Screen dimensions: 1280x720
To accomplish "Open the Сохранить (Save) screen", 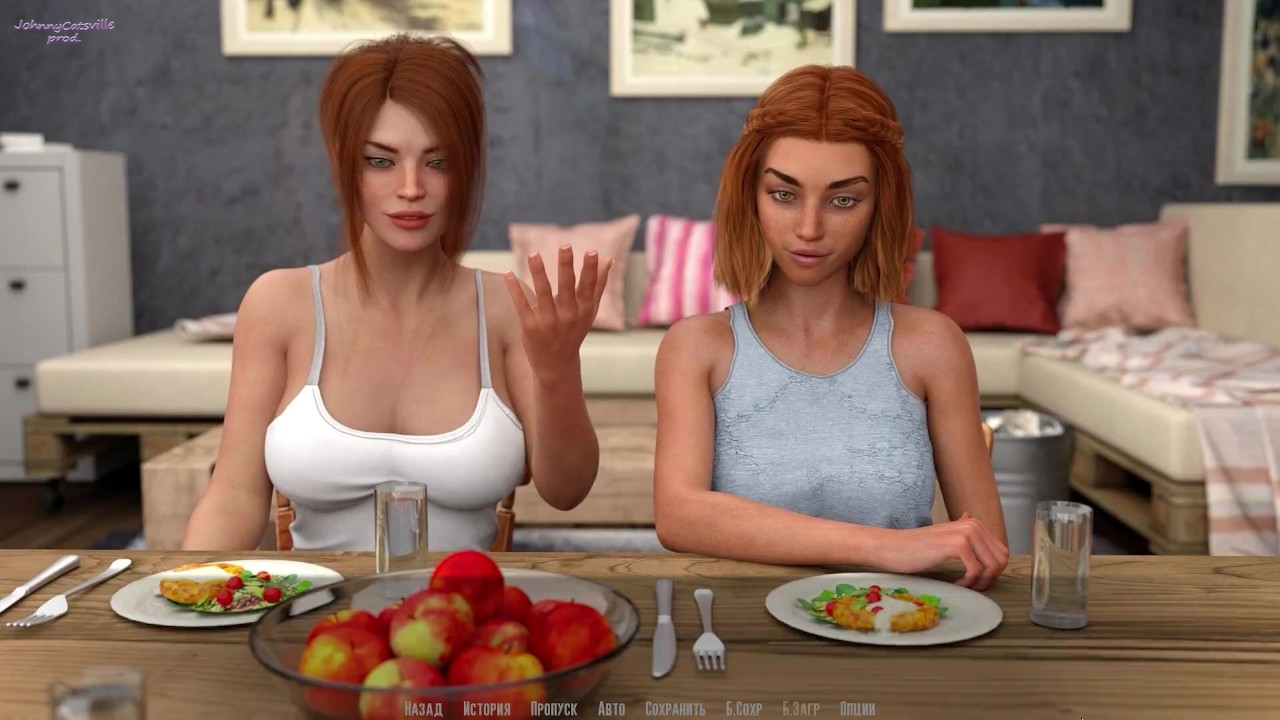I will click(x=675, y=709).
